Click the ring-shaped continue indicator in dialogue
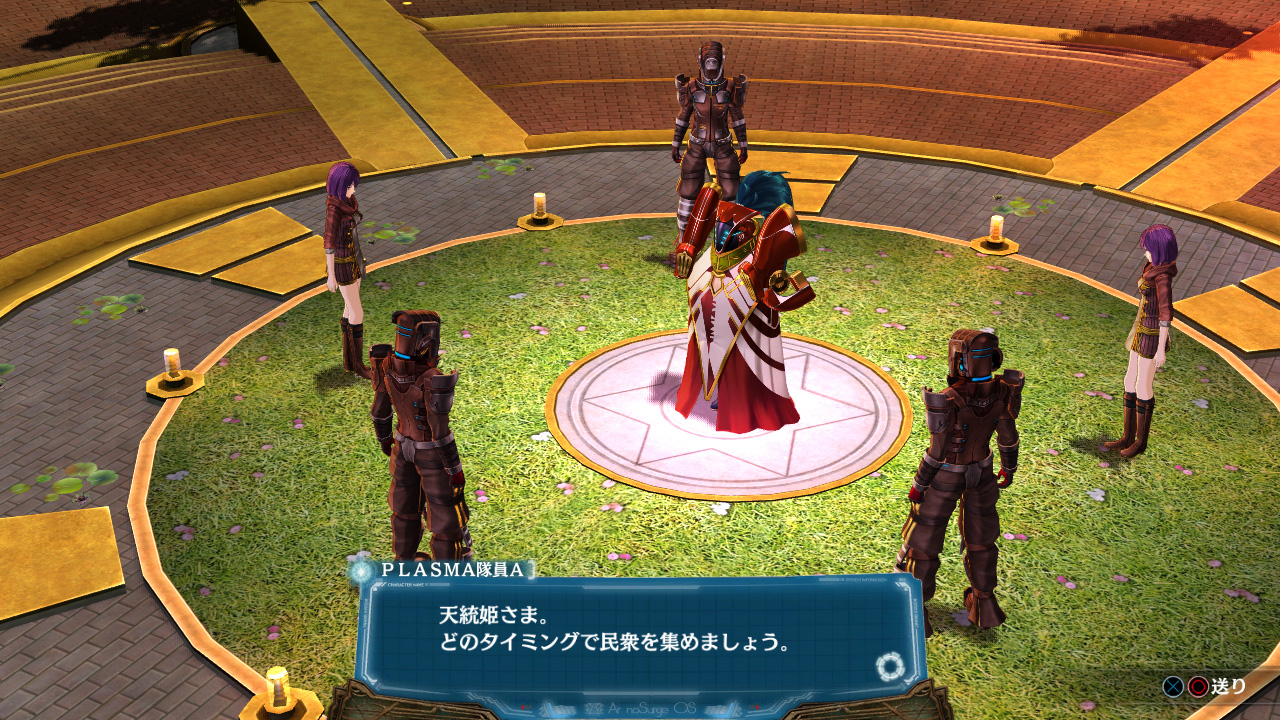The height and width of the screenshot is (720, 1280). coord(888,665)
